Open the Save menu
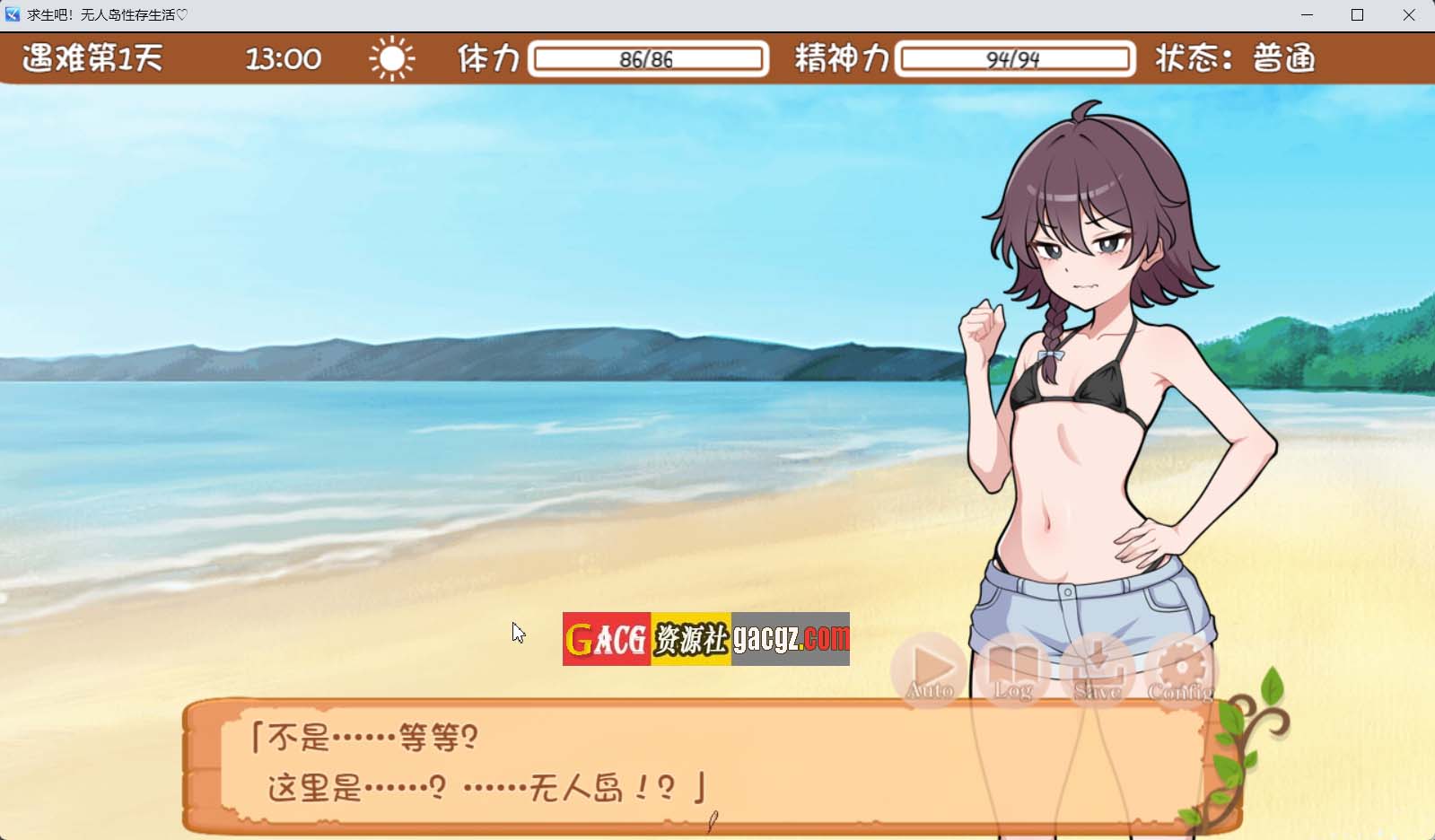The width and height of the screenshot is (1435, 840). [1097, 670]
